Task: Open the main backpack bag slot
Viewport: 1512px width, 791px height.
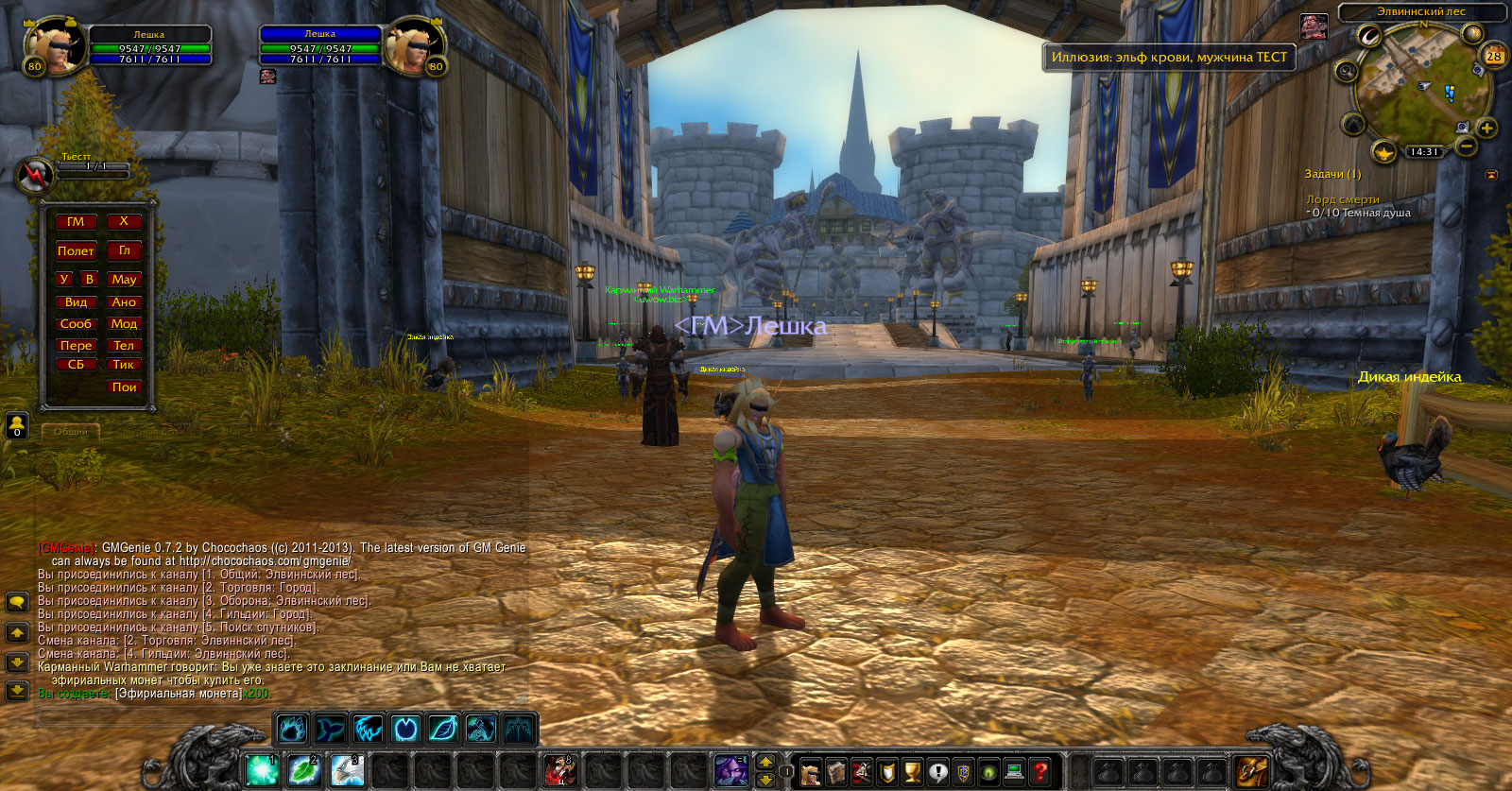Action: pos(1252,771)
